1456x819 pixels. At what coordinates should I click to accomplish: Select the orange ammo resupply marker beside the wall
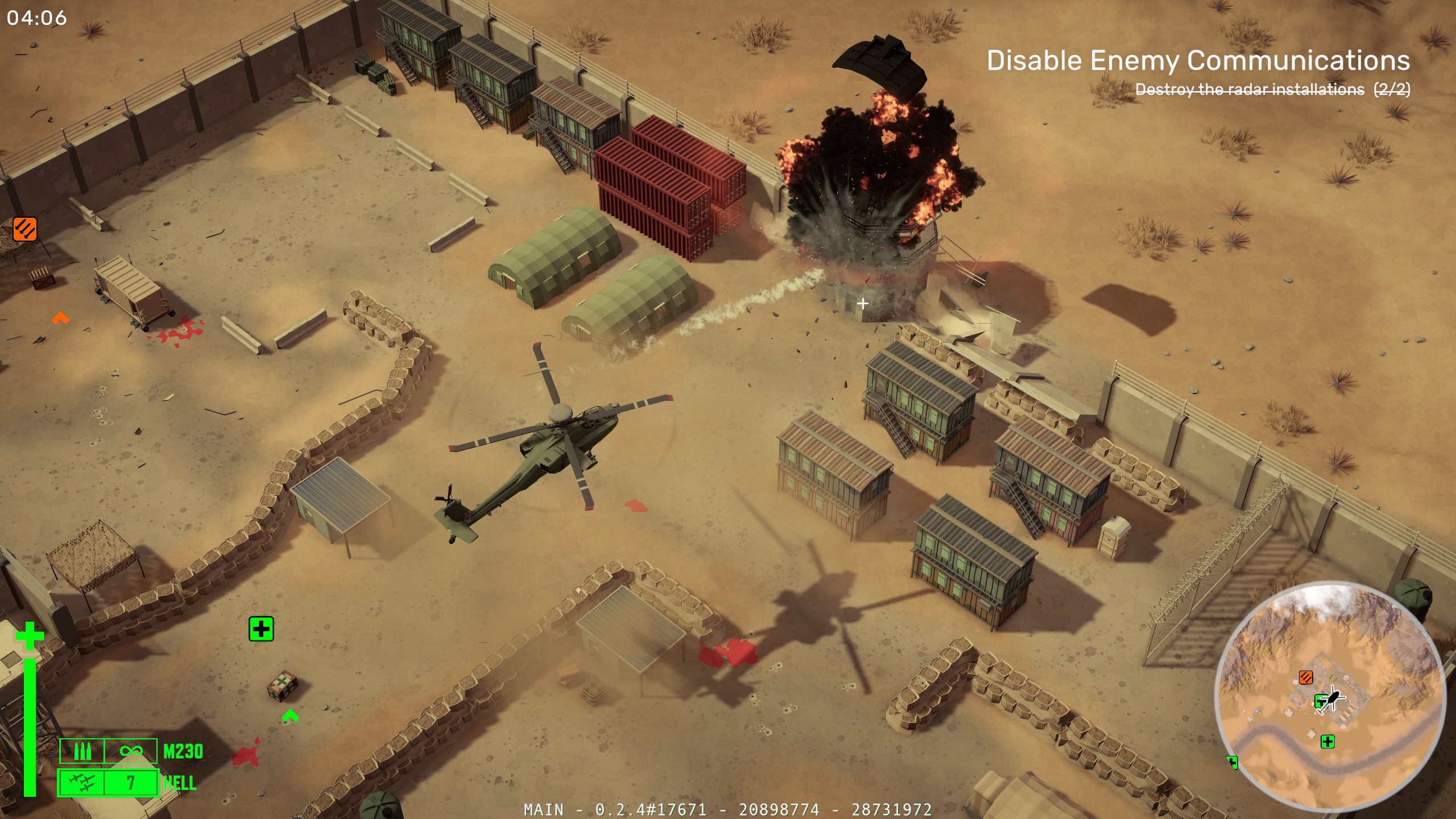(25, 229)
